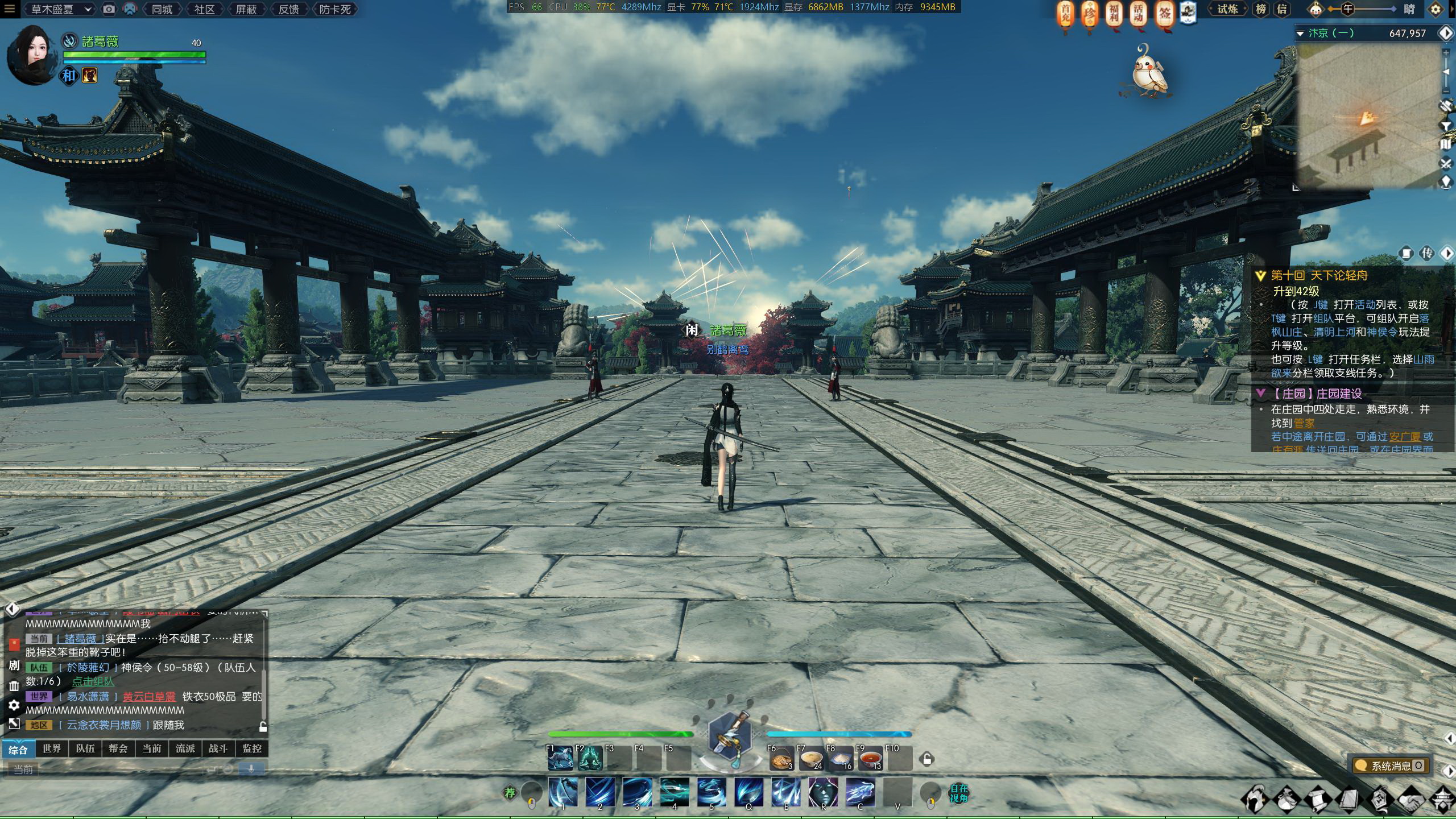This screenshot has width=1456, height=819.
Task: Click the 点击组队 link in chat
Action: point(93,681)
